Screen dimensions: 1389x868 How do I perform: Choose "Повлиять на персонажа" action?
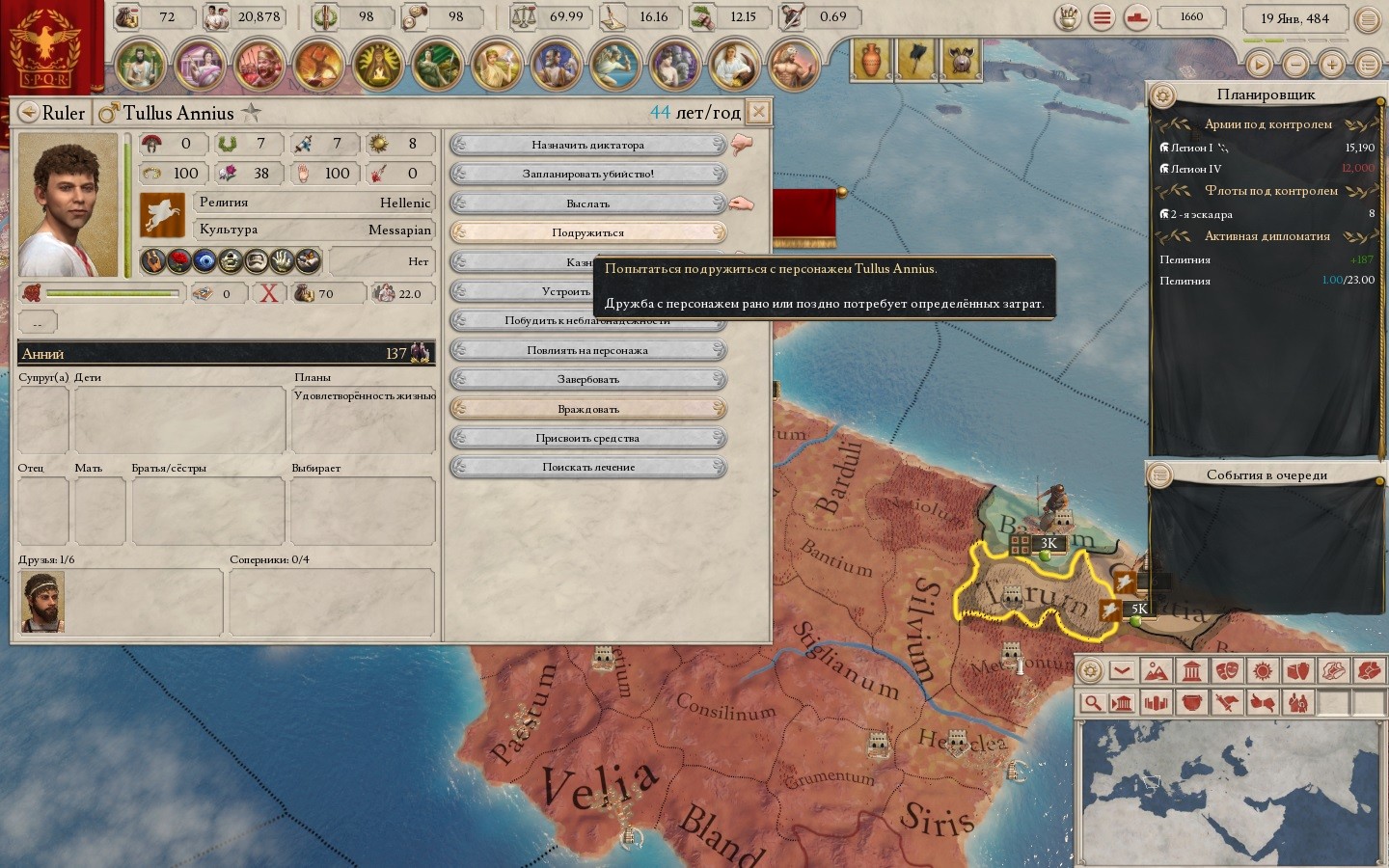click(x=588, y=350)
